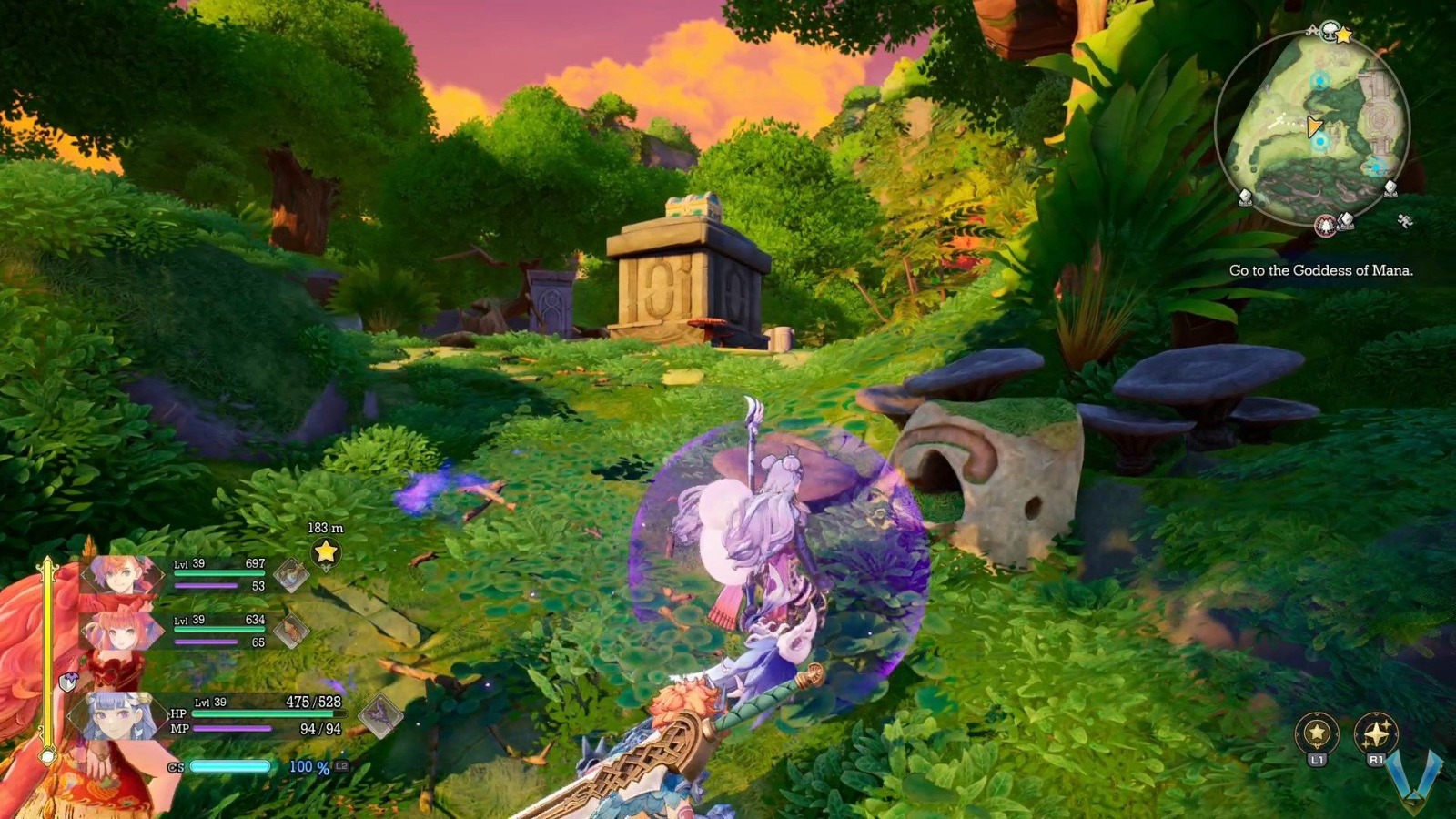
Task: Click the CS gauge showing 100 %
Action: (x=232, y=767)
